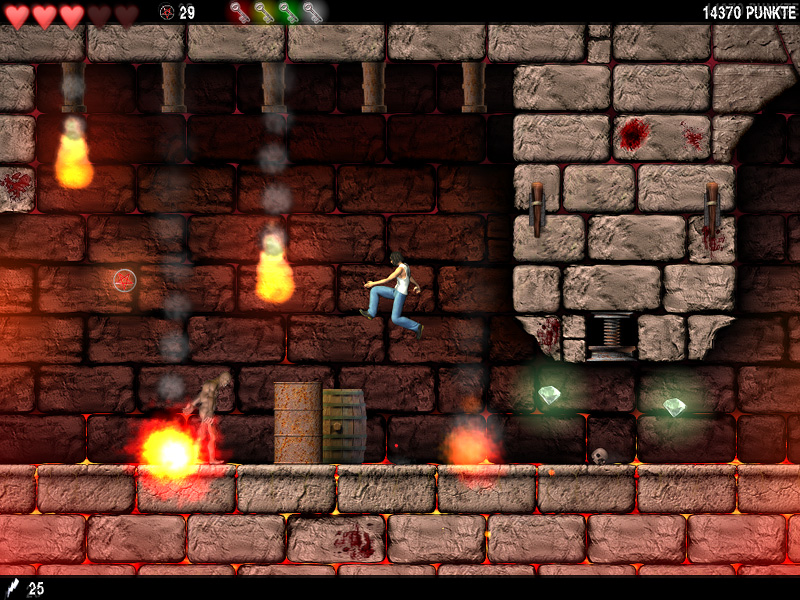Select the throwing knife weapon icon
This screenshot has height=600, width=800.
(13, 588)
